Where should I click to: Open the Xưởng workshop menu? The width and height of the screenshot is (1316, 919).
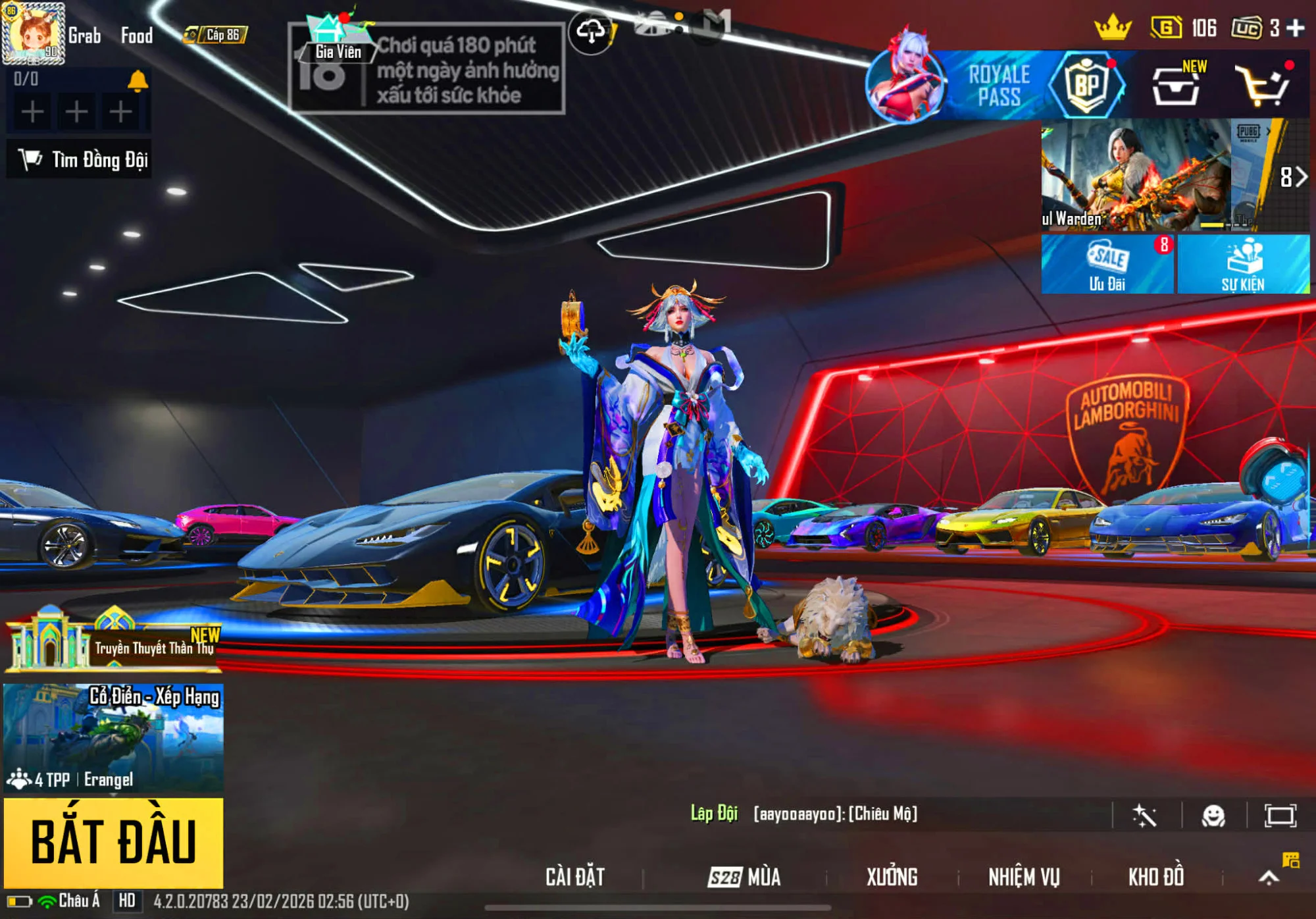[892, 877]
